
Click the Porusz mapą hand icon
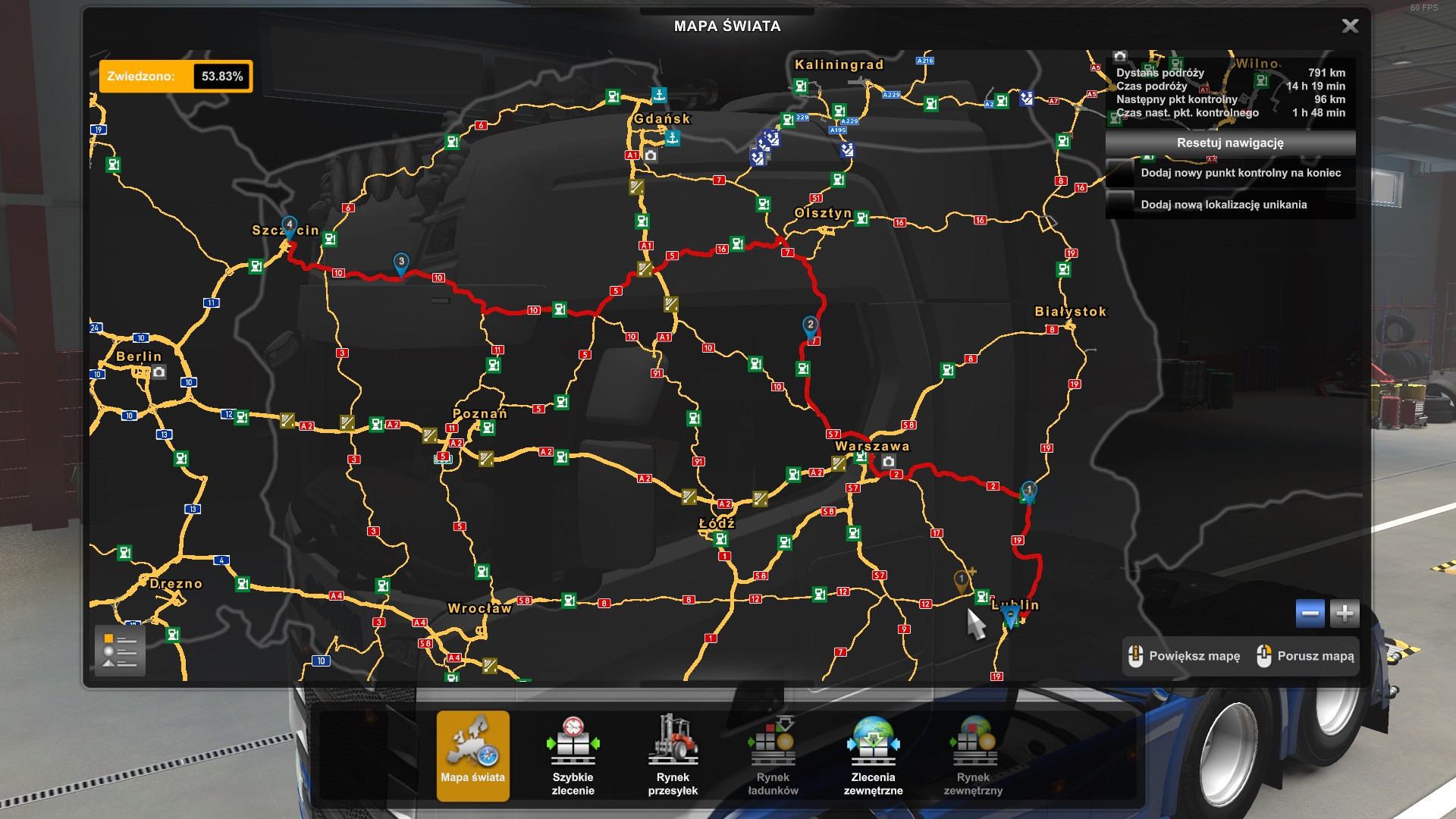1264,656
